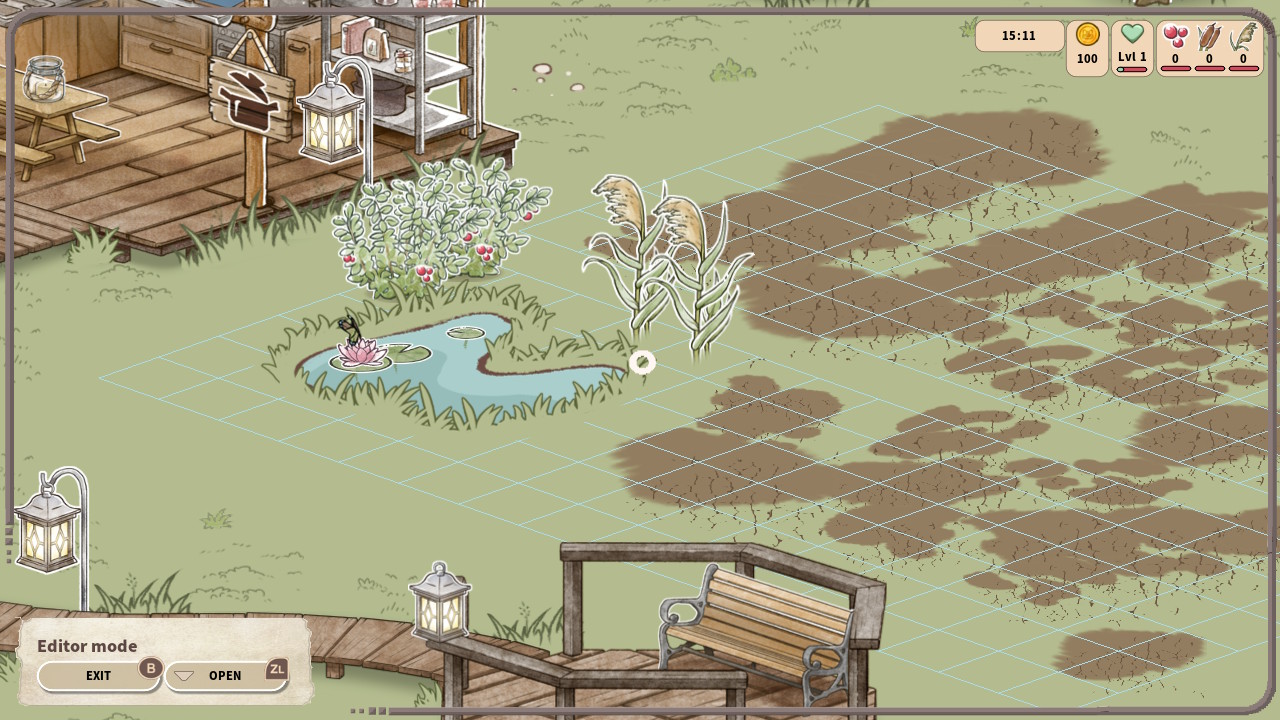This screenshot has width=1280, height=720.
Task: Exit the editor mode
Action: point(99,676)
